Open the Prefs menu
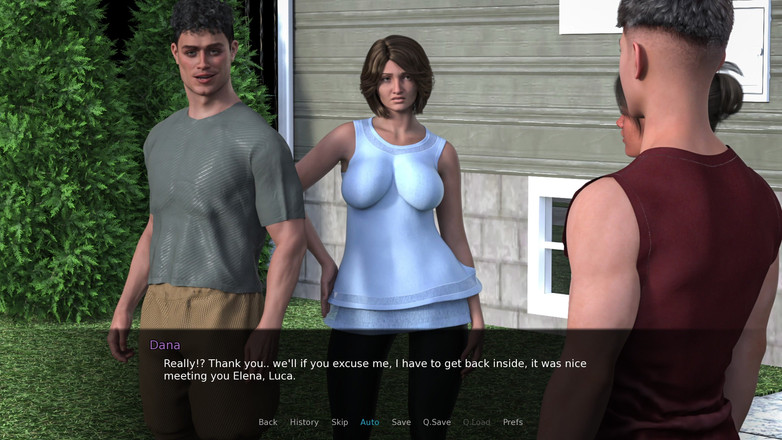The height and width of the screenshot is (440, 782). click(x=513, y=422)
